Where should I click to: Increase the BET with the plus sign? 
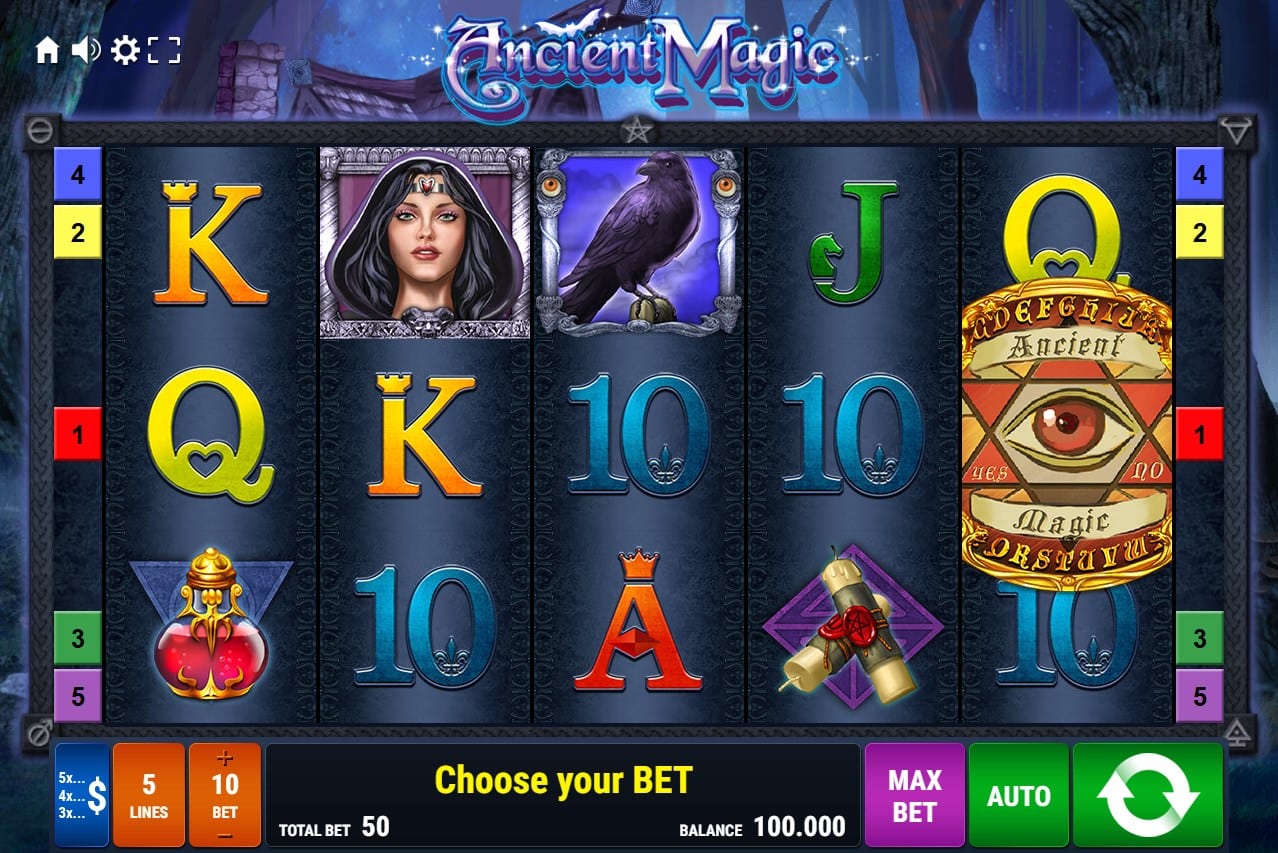click(224, 759)
